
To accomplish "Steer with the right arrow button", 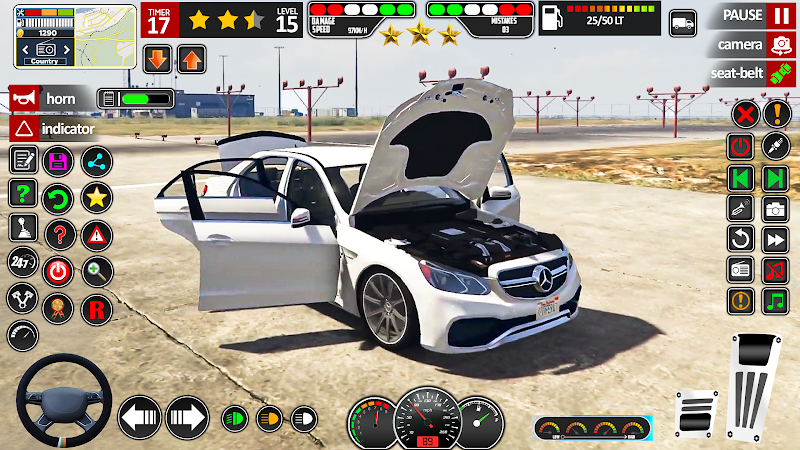I will click(x=186, y=416).
